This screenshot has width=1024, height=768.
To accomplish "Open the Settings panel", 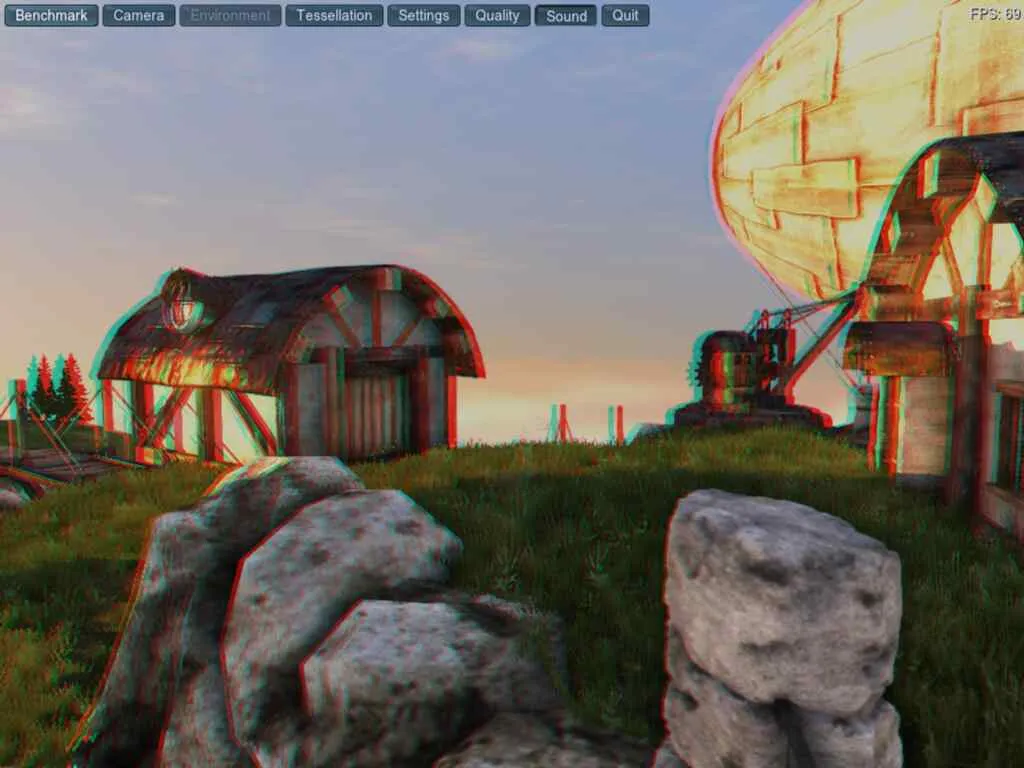I will pos(423,15).
